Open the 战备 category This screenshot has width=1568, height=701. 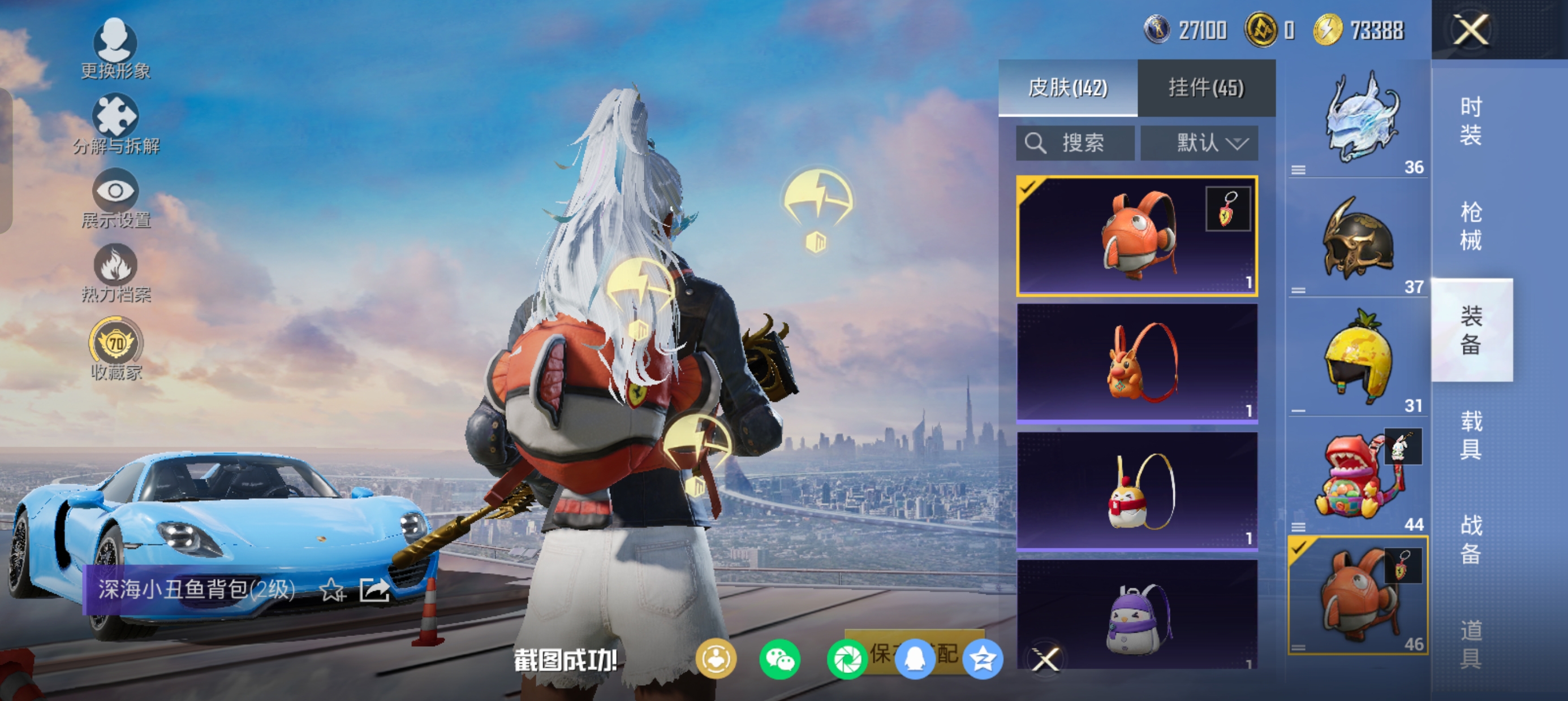[1471, 539]
